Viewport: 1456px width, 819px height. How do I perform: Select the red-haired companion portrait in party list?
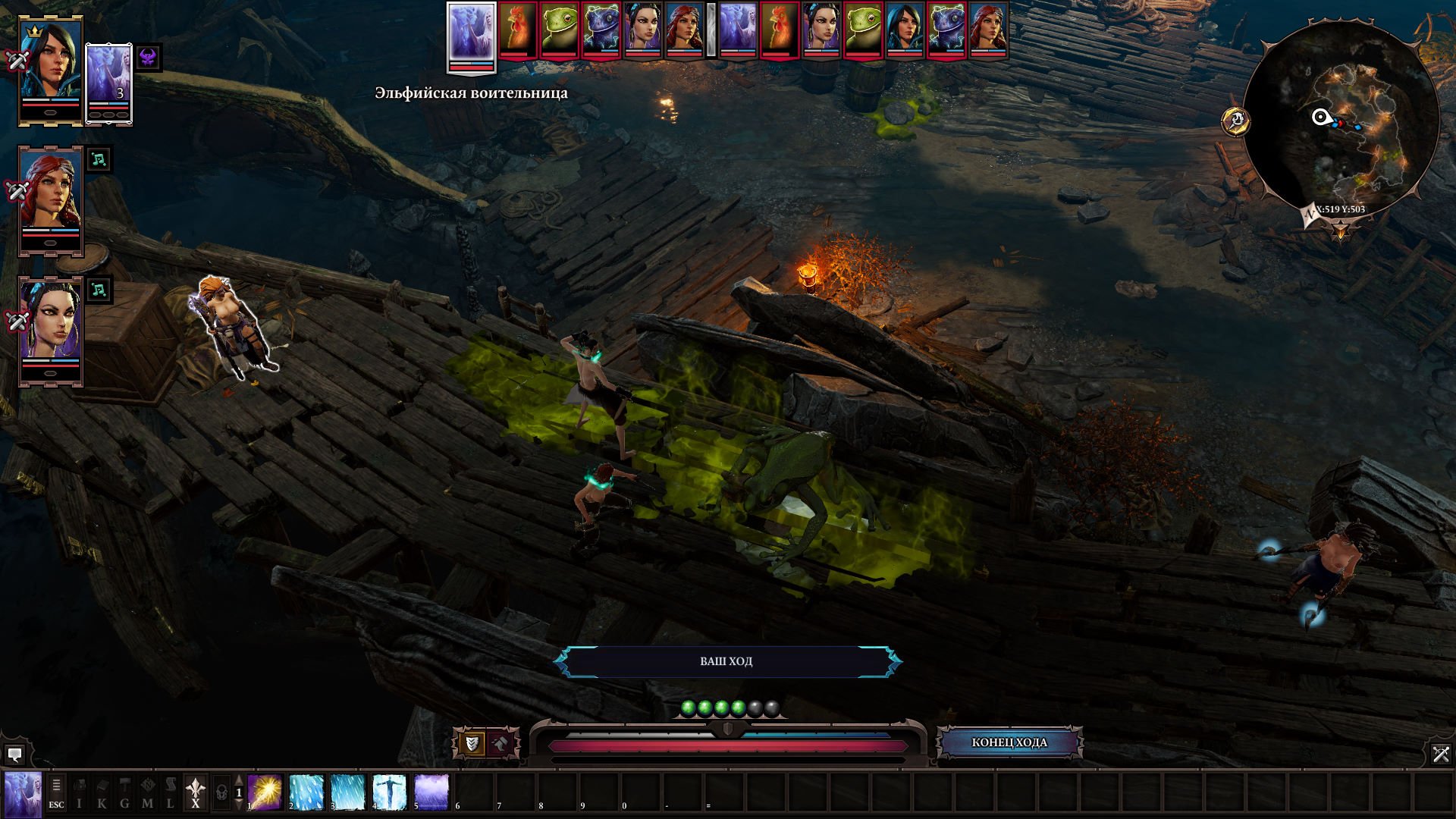(x=51, y=199)
